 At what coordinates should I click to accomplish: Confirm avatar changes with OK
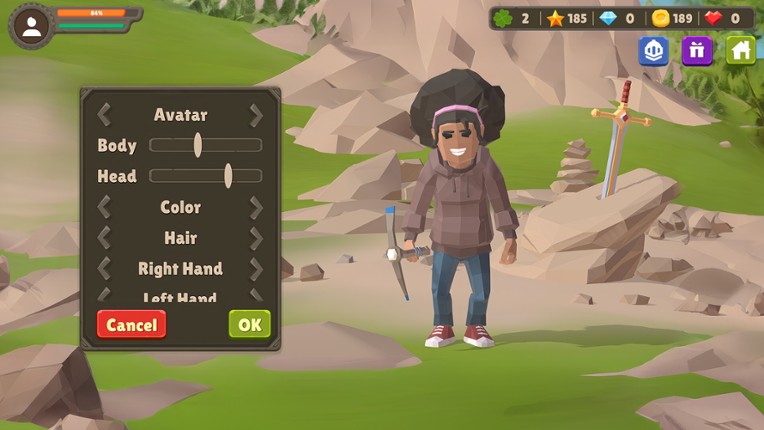click(249, 324)
